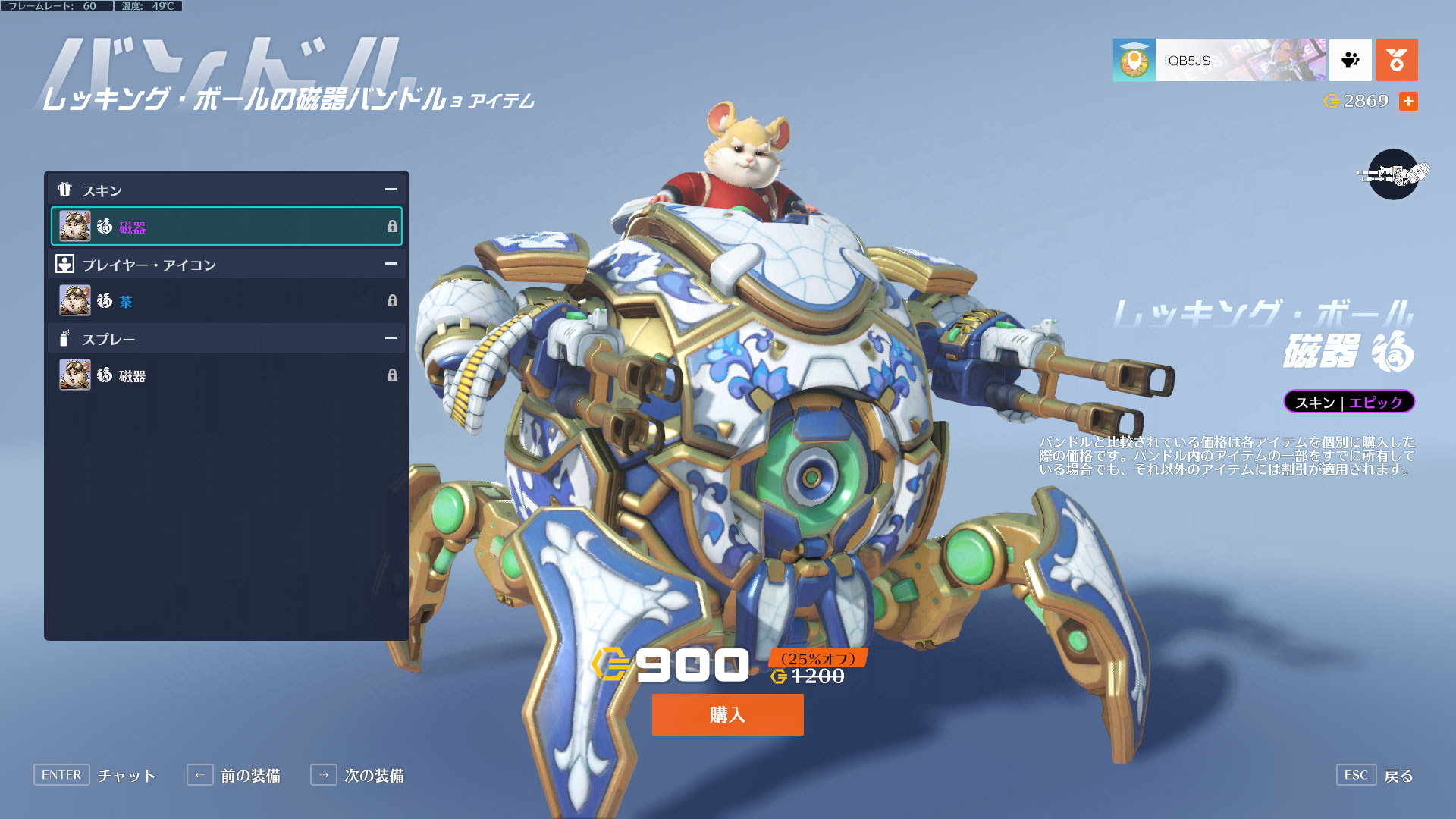
Task: Collapse the スキン section
Action: [x=391, y=190]
